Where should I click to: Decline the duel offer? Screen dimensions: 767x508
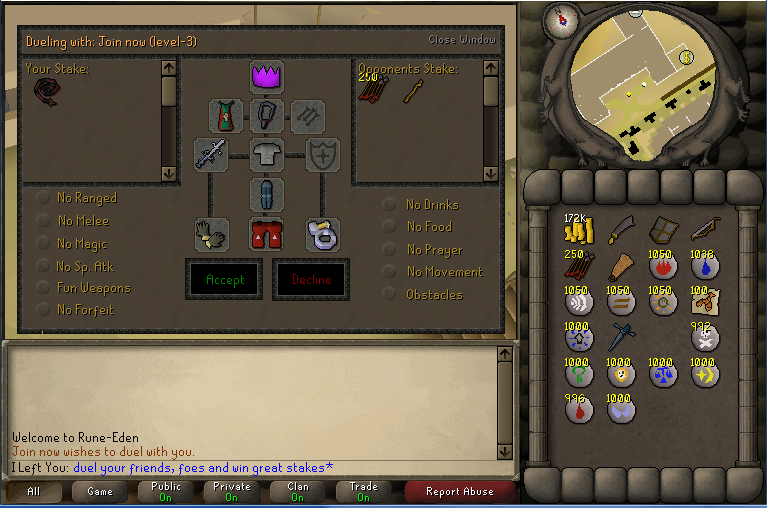pyautogui.click(x=311, y=280)
